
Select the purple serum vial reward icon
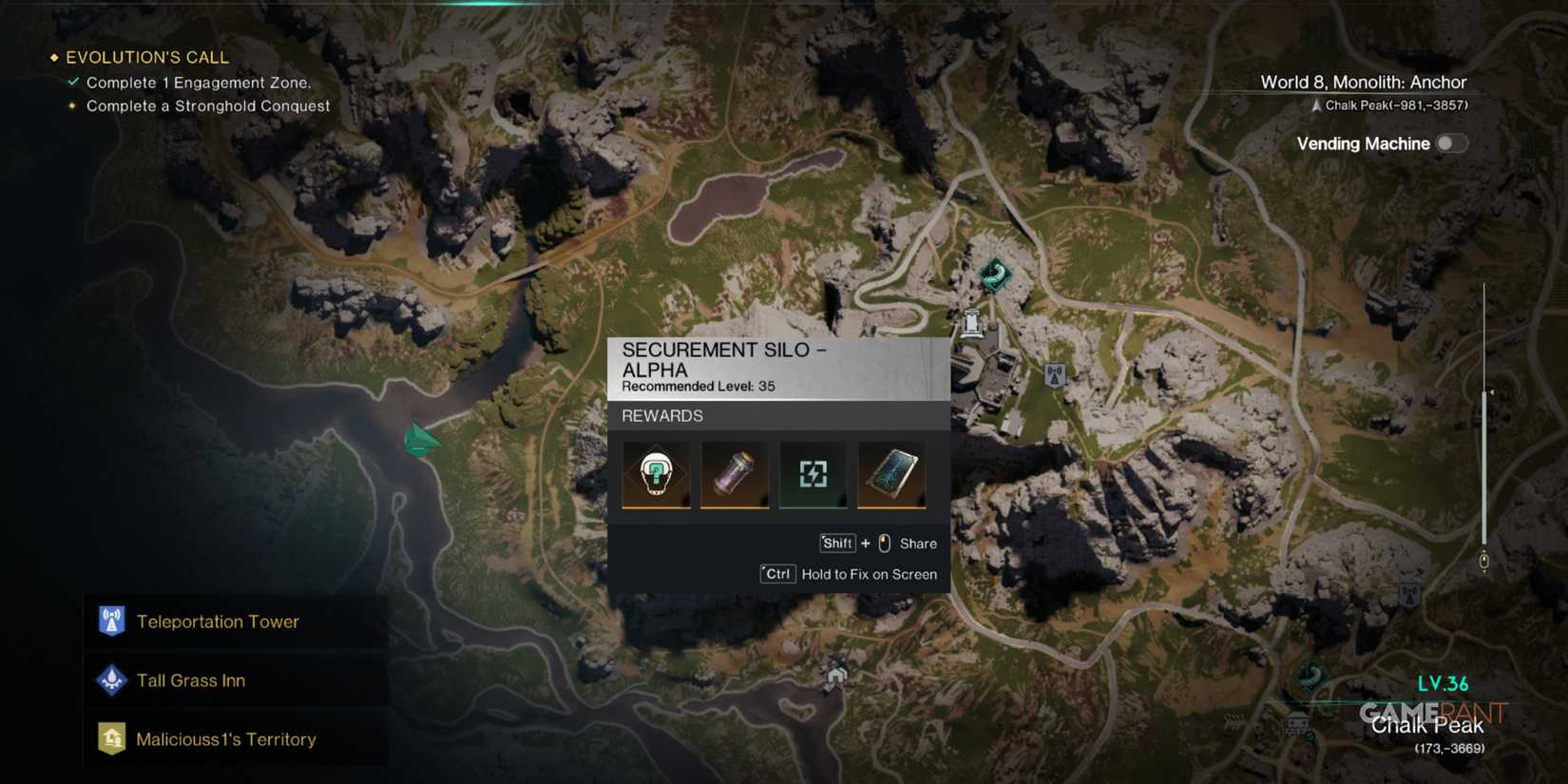[x=735, y=474]
